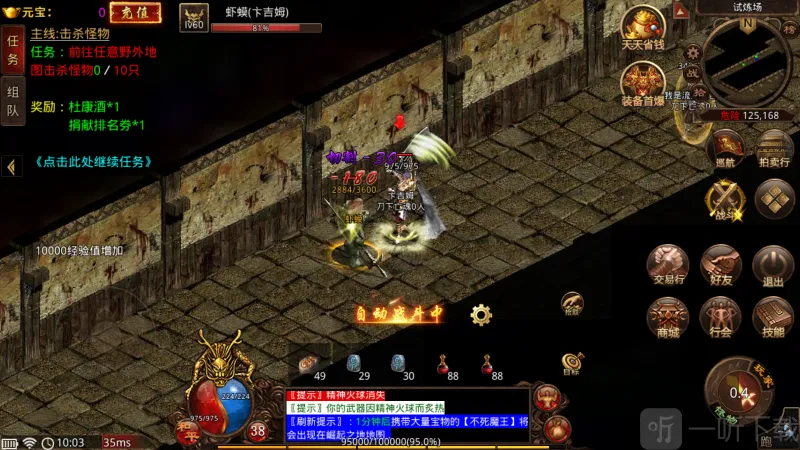Collapse the quest panel with the left arrow

(11, 167)
